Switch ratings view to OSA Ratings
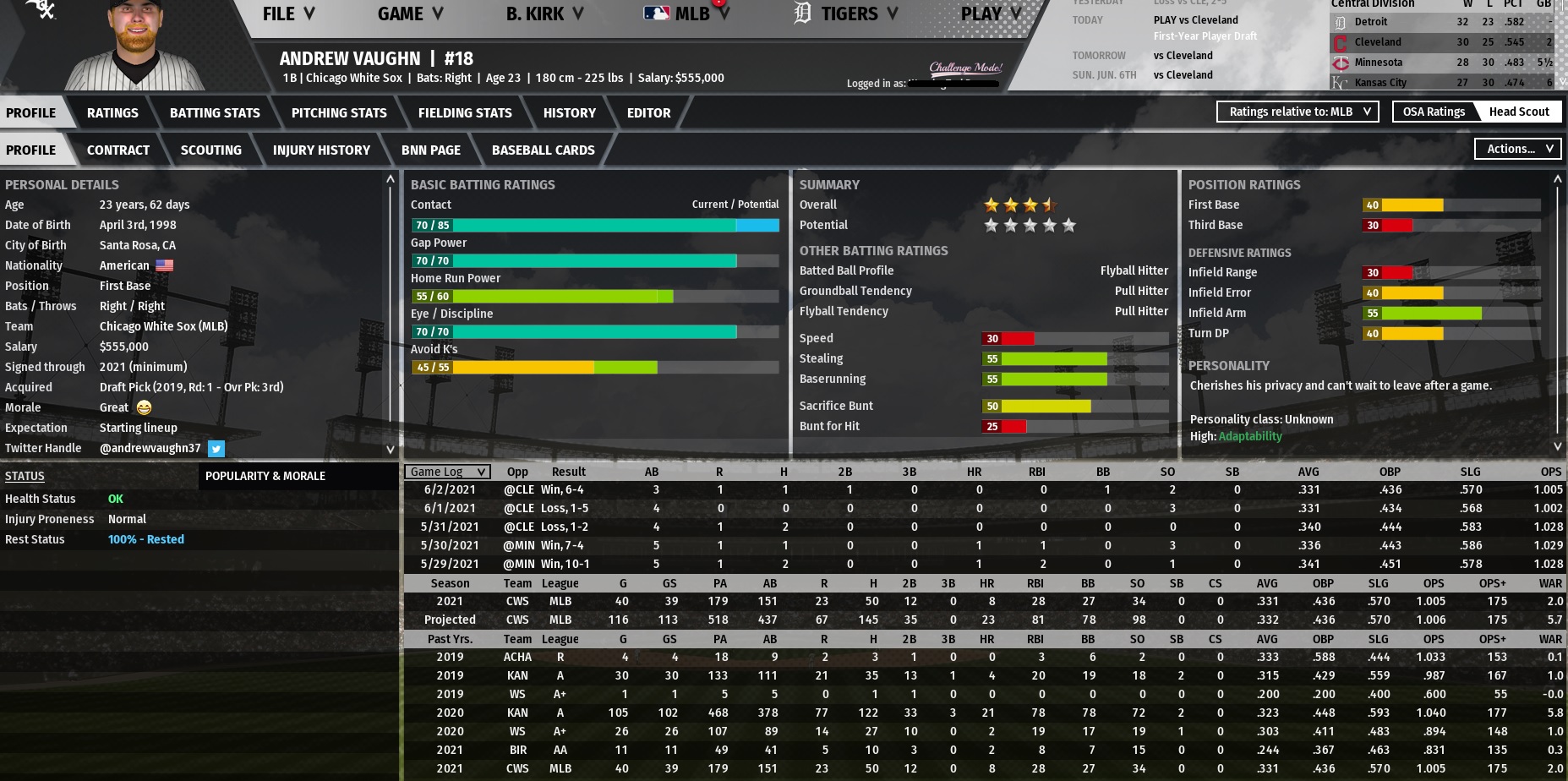The width and height of the screenshot is (1568, 781). click(x=1434, y=112)
